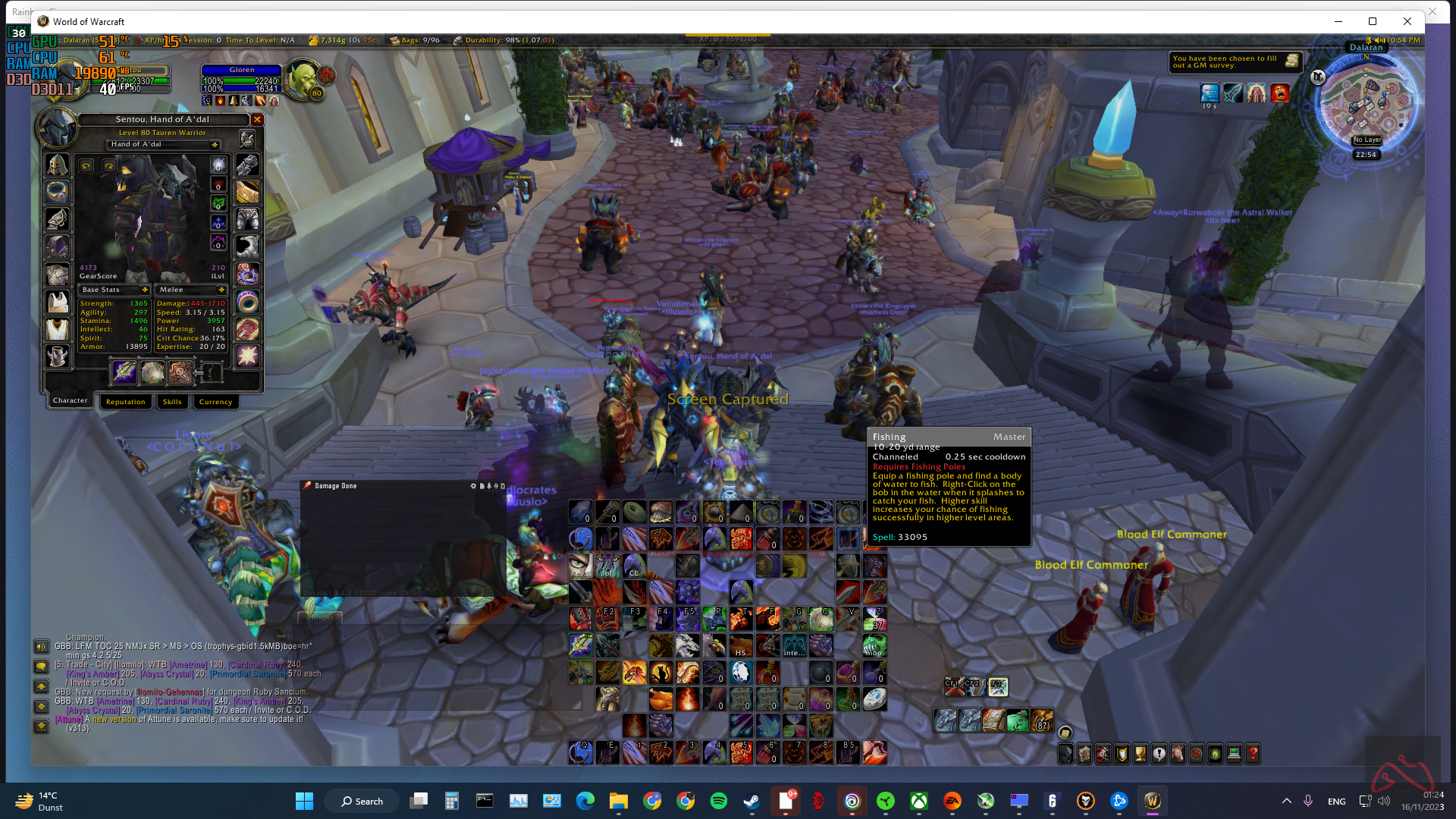Toggle the Damage Done window options gear
This screenshot has width=1456, height=819.
(474, 485)
